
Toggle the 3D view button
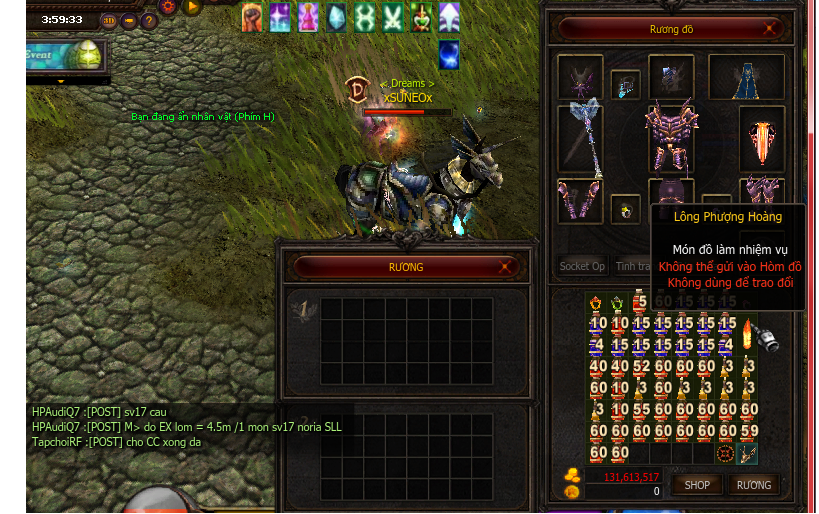108,20
